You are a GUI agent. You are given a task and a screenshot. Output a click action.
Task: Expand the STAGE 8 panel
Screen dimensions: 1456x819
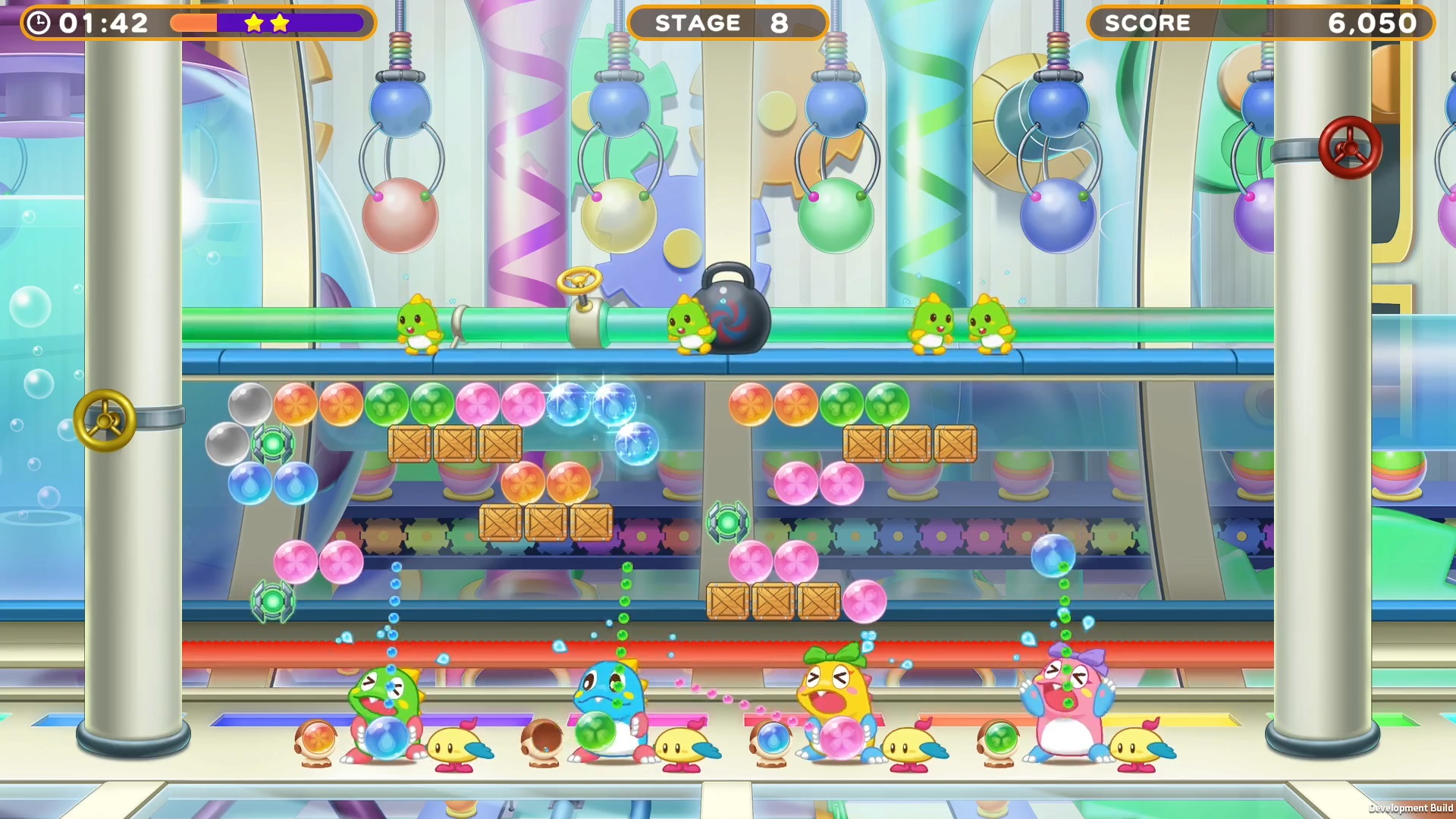click(x=726, y=23)
